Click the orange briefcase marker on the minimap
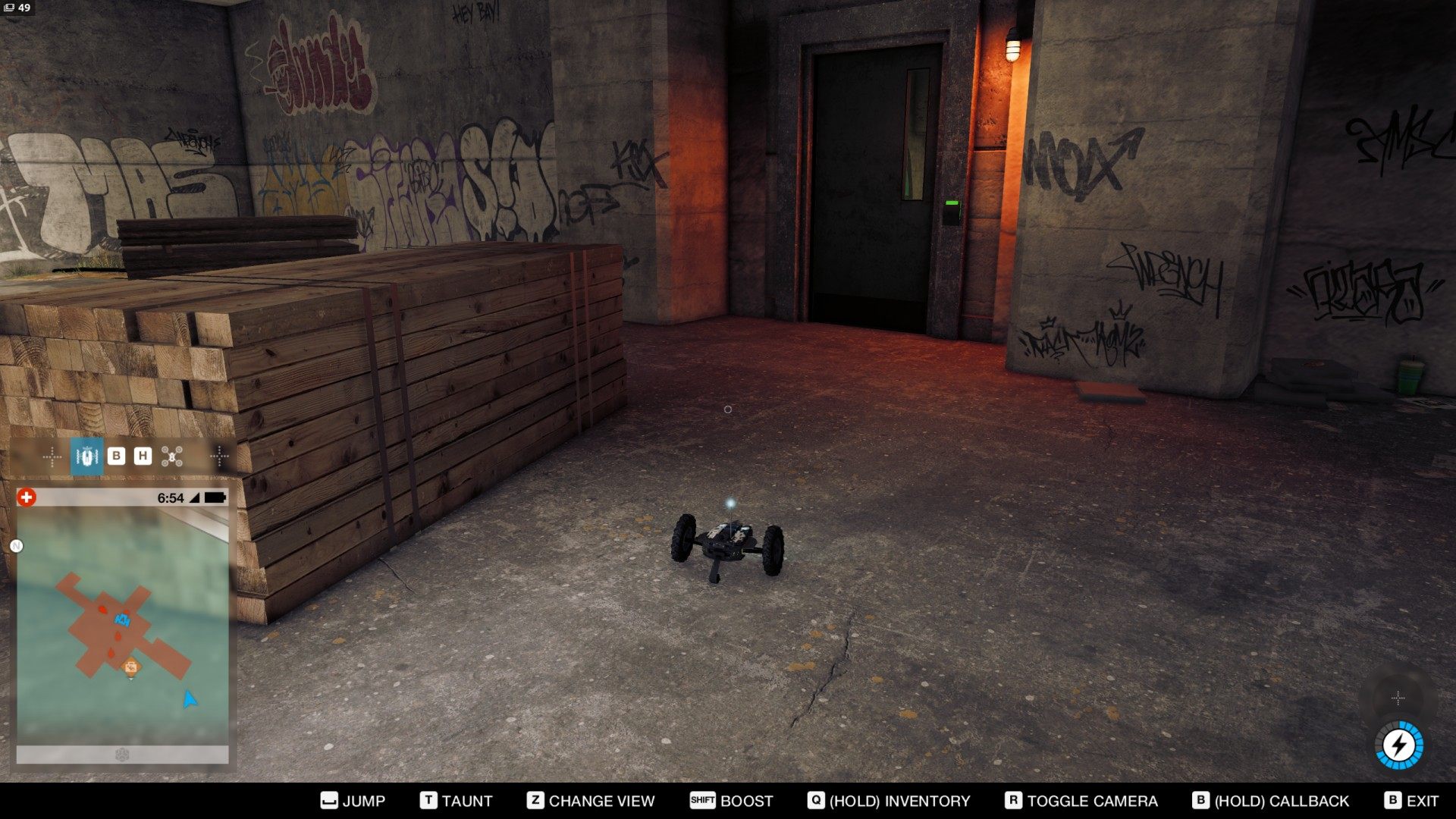 click(131, 667)
